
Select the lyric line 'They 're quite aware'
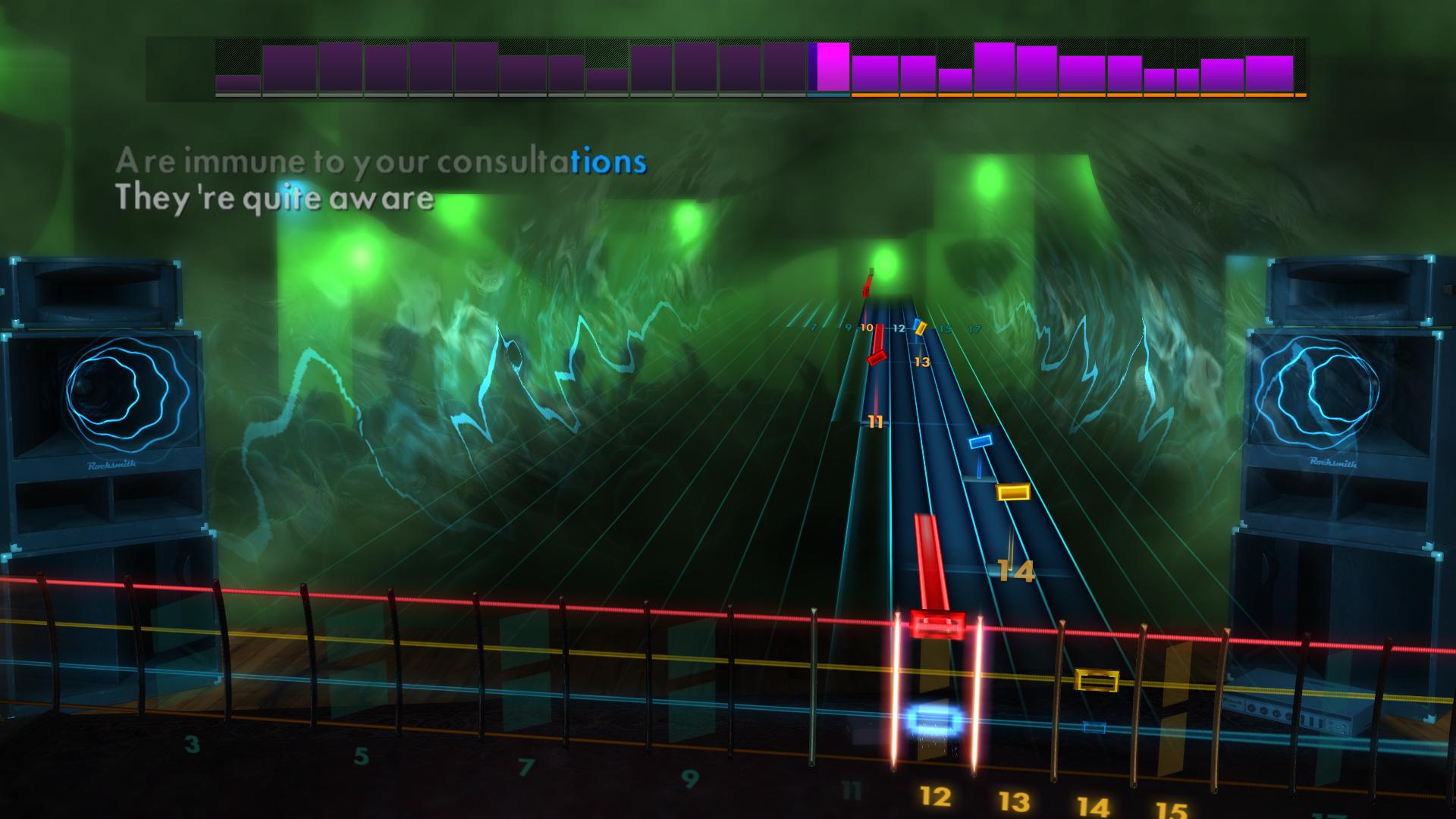[x=273, y=199]
